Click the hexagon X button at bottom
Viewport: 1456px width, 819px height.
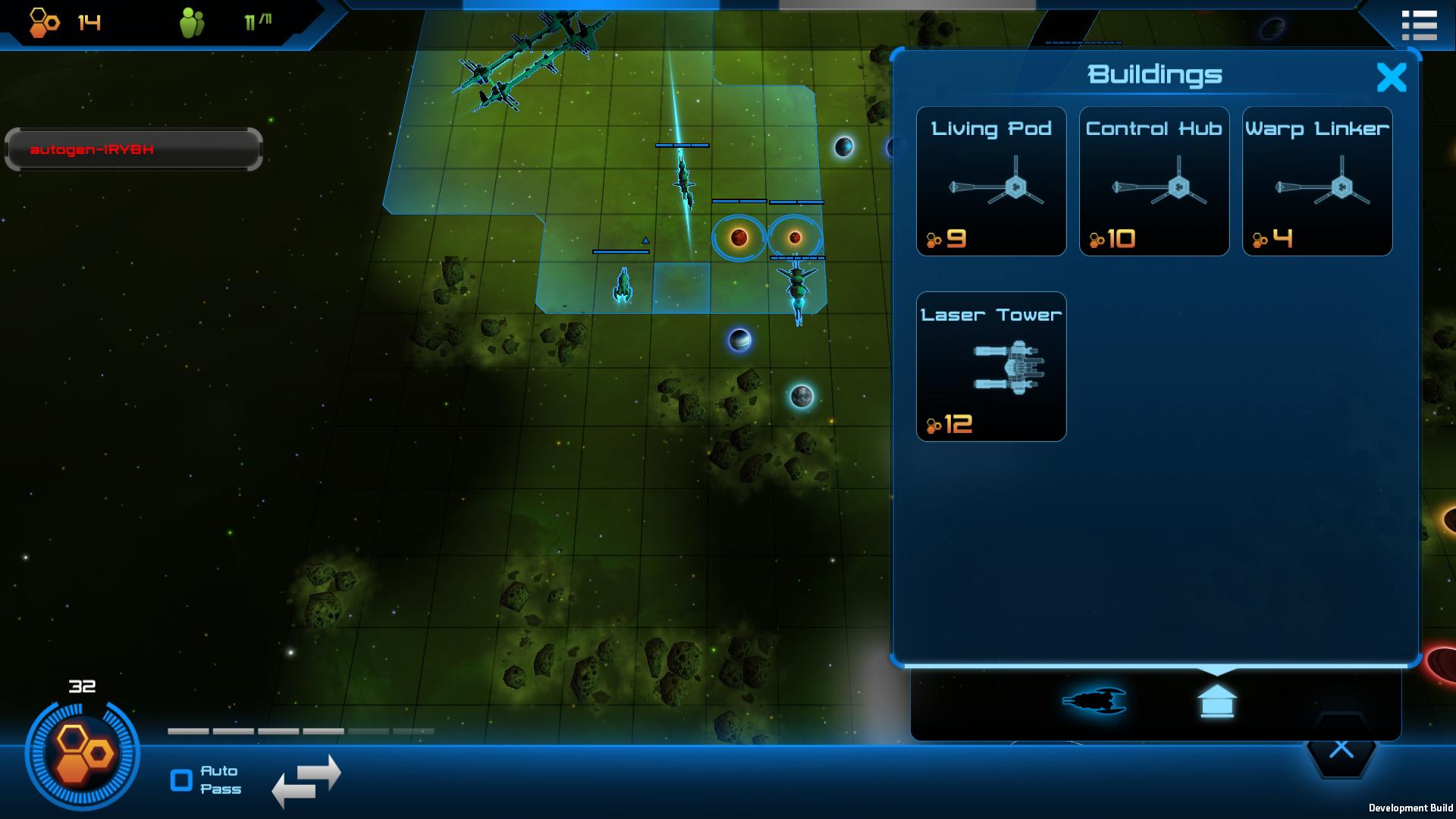[x=1341, y=750]
